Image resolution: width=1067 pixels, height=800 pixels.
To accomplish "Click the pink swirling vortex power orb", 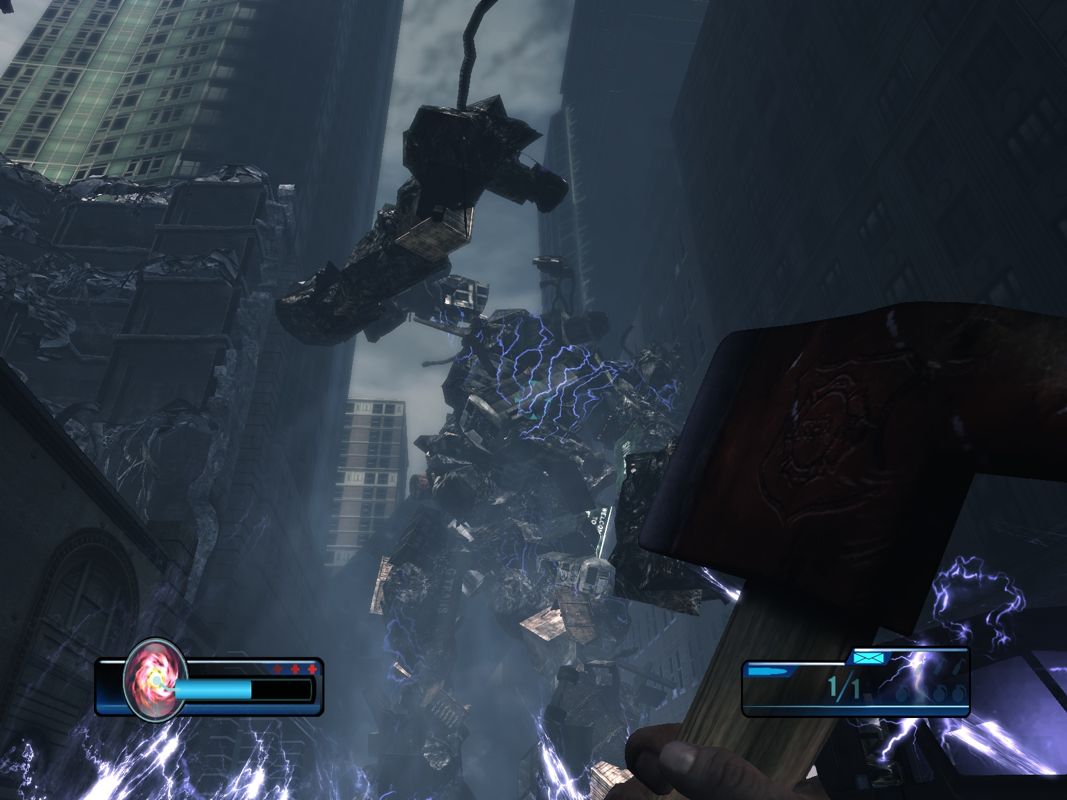I will [x=155, y=681].
